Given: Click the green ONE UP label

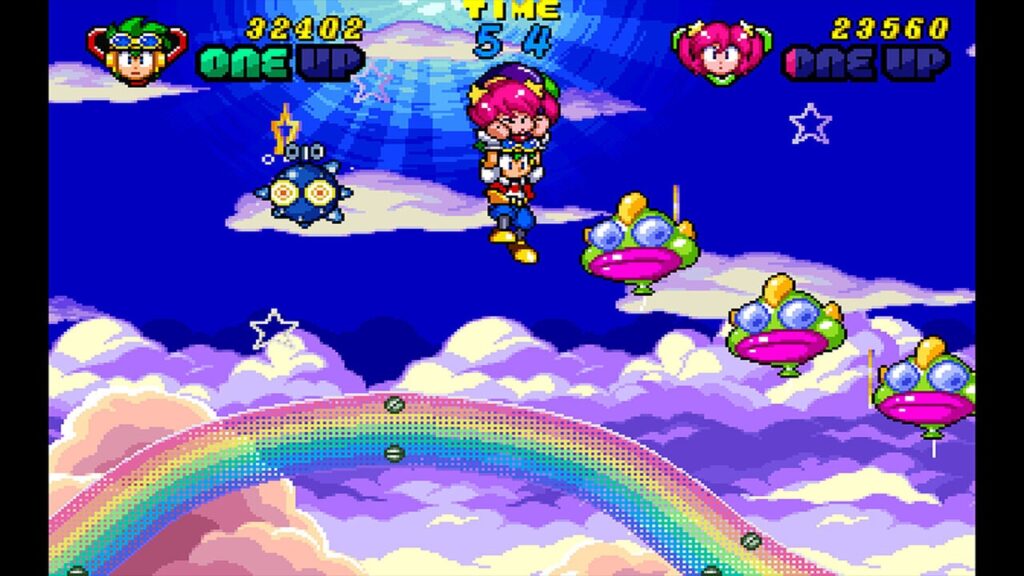Looking at the screenshot, I should click(x=279, y=63).
